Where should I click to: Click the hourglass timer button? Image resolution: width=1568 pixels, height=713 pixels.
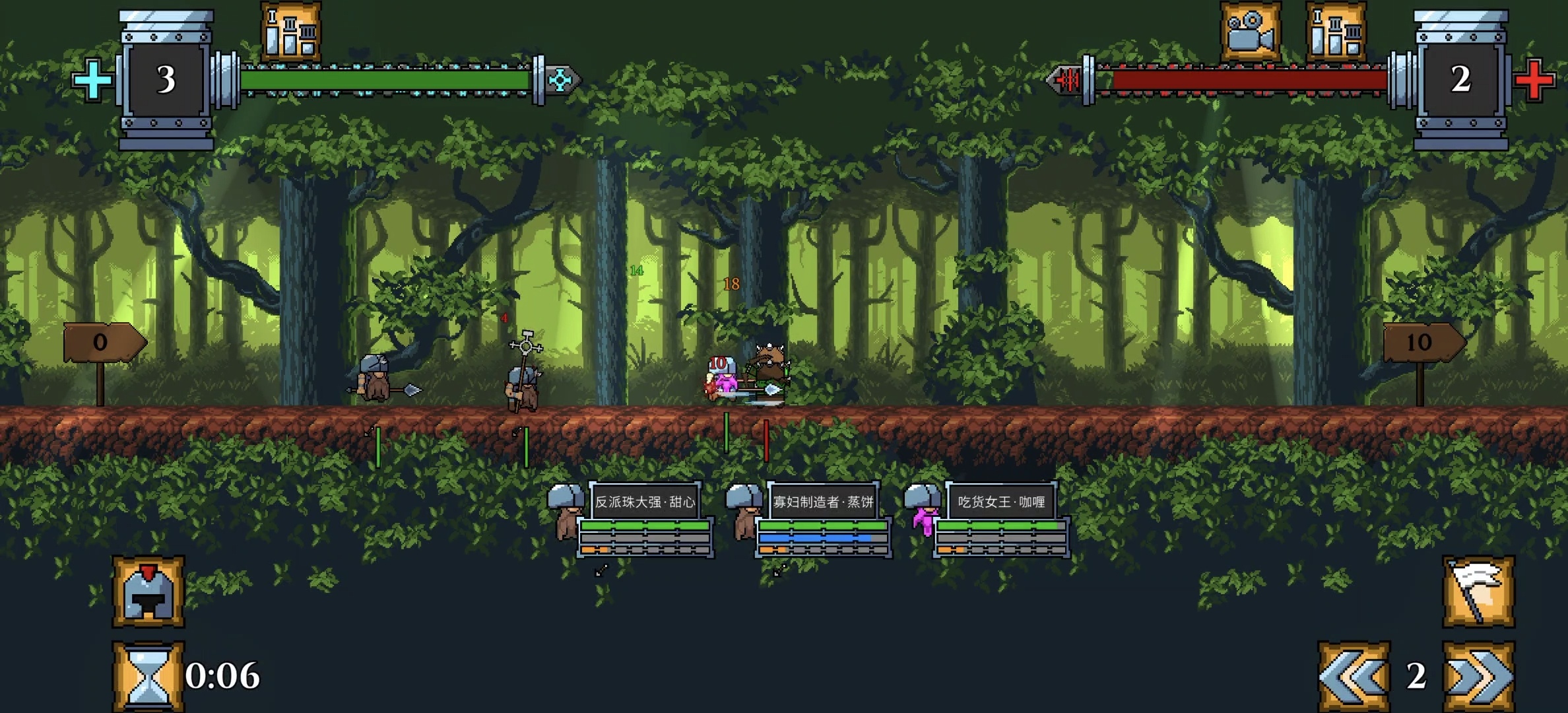tap(148, 676)
